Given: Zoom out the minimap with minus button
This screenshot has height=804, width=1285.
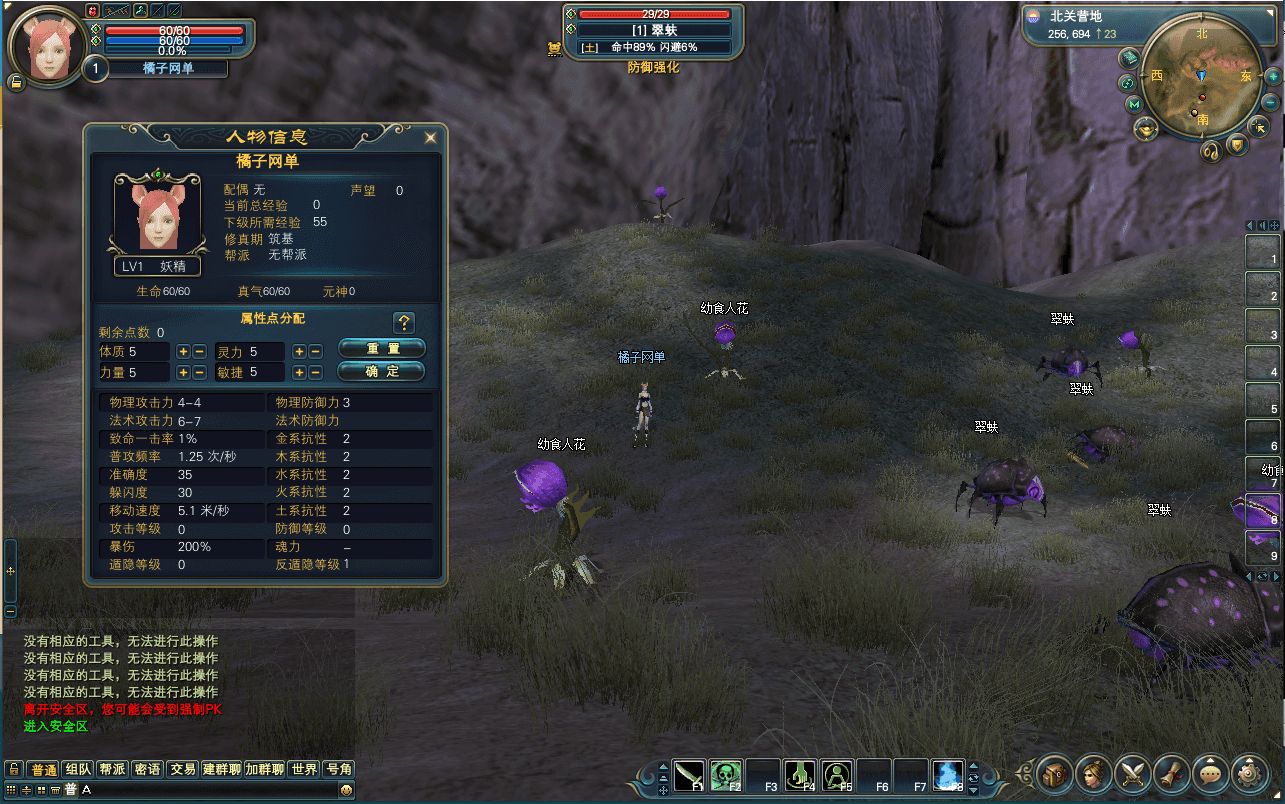Looking at the screenshot, I should coord(1271,102).
